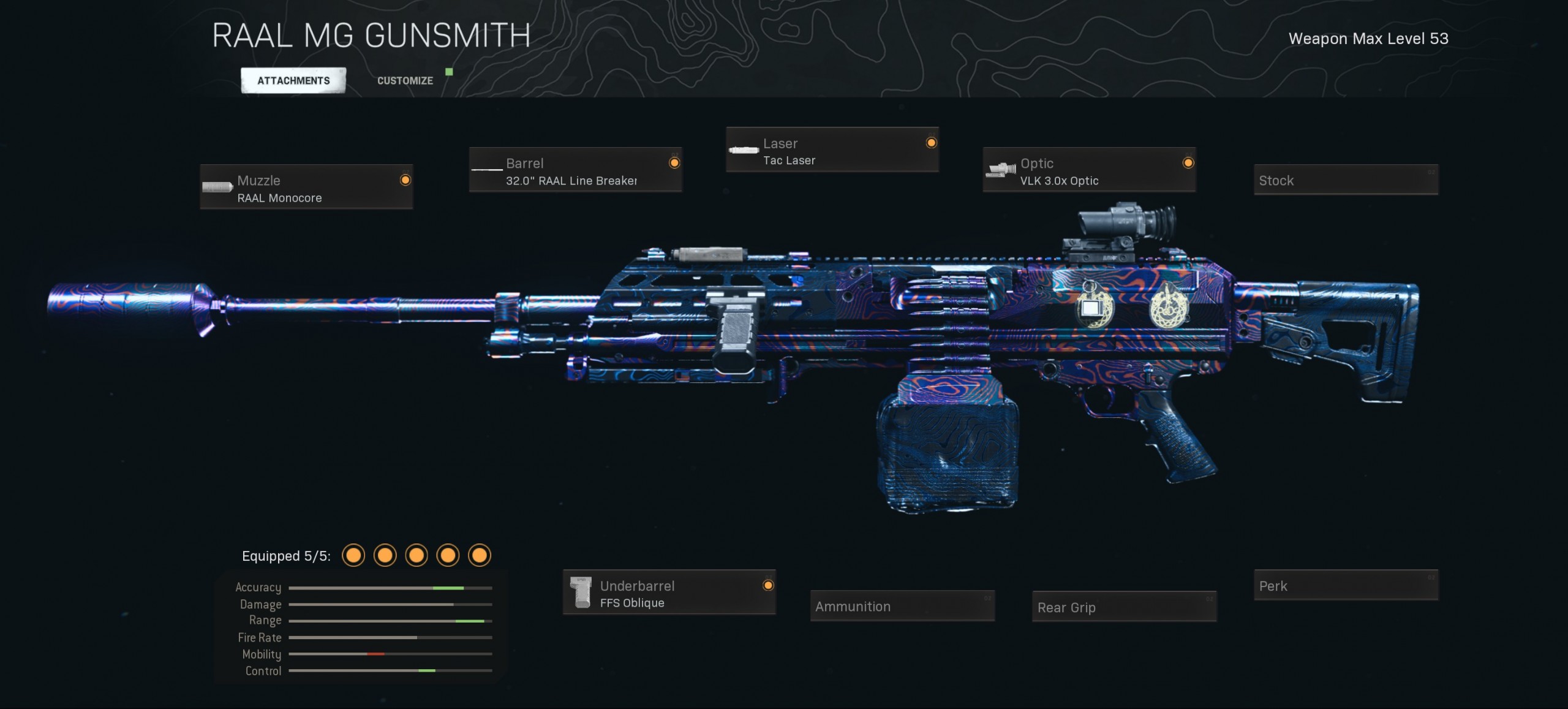
Task: Choose the empty Ammunition slot
Action: pos(902,606)
